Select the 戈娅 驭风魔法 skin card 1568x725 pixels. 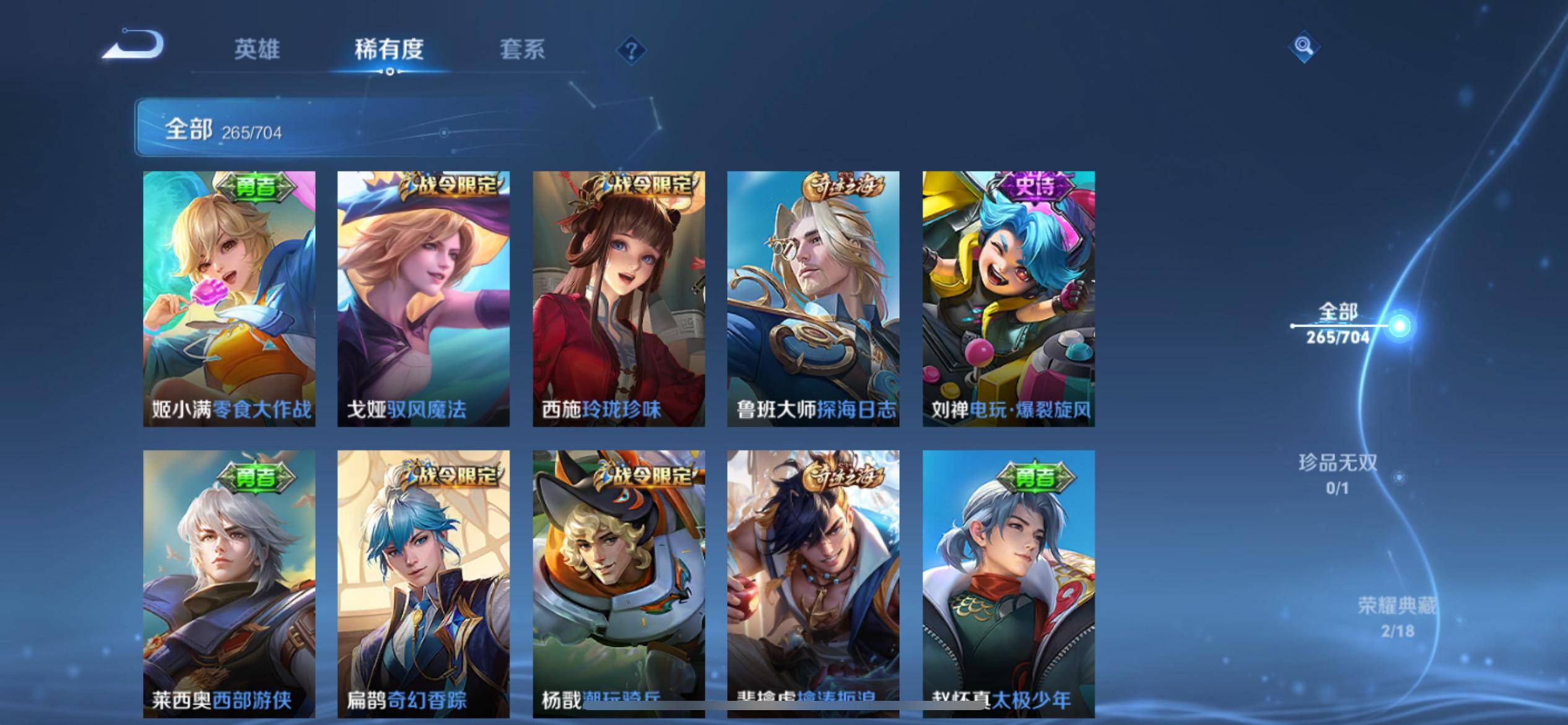coord(424,299)
